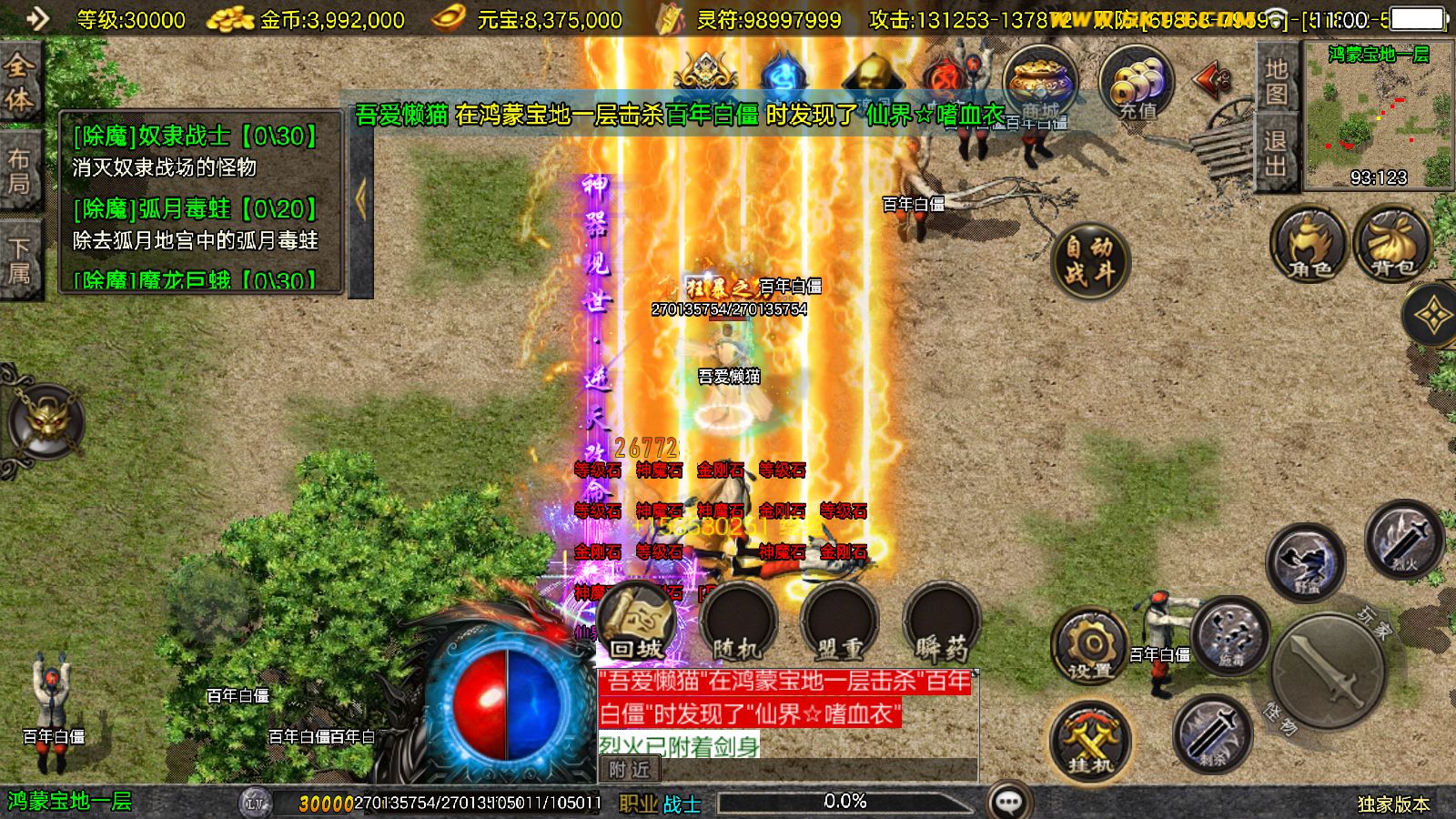
Task: Toggle 挂机 idle mode
Action: 1089,739
